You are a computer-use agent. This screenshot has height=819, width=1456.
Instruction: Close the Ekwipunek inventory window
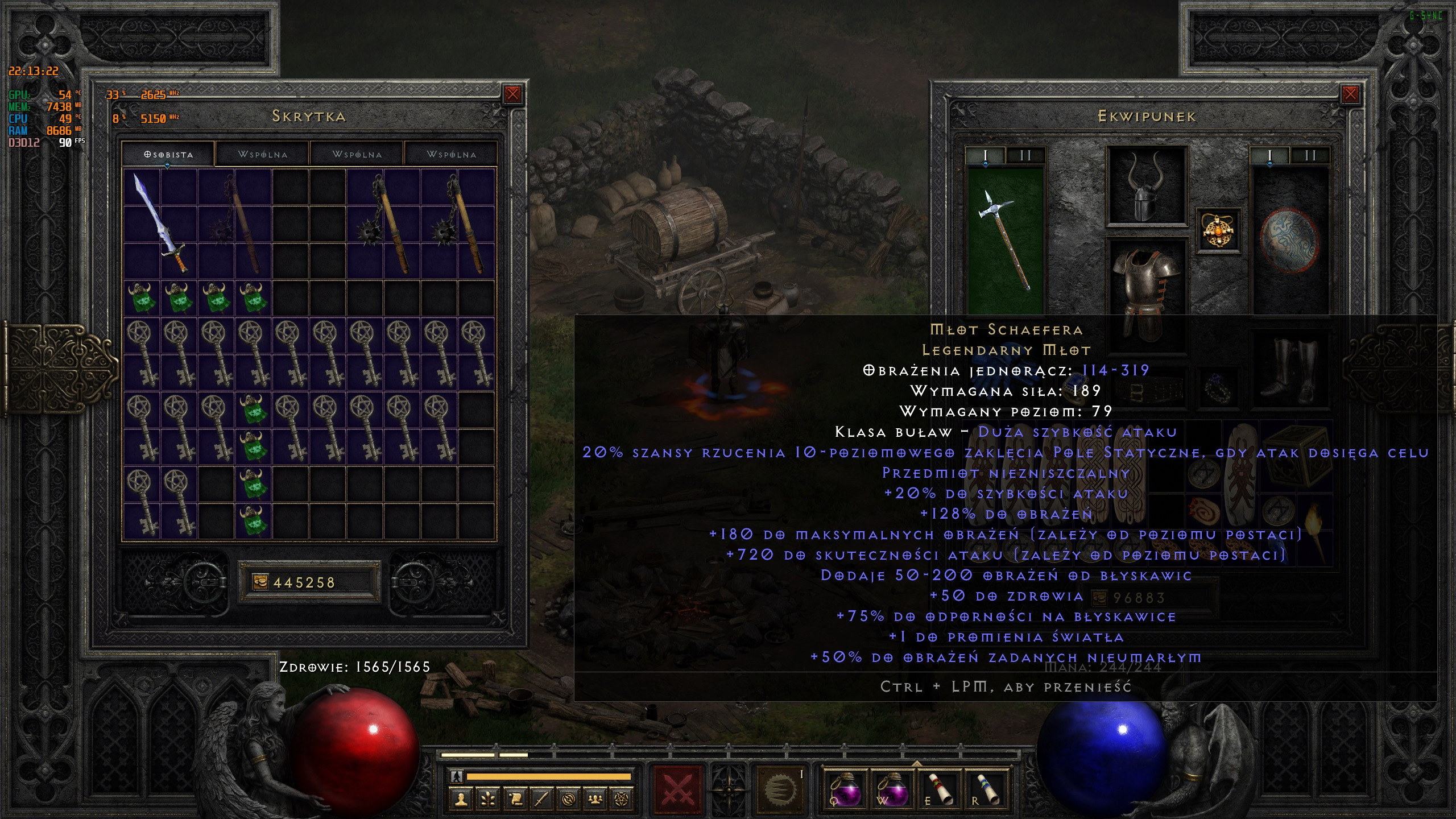(1350, 94)
